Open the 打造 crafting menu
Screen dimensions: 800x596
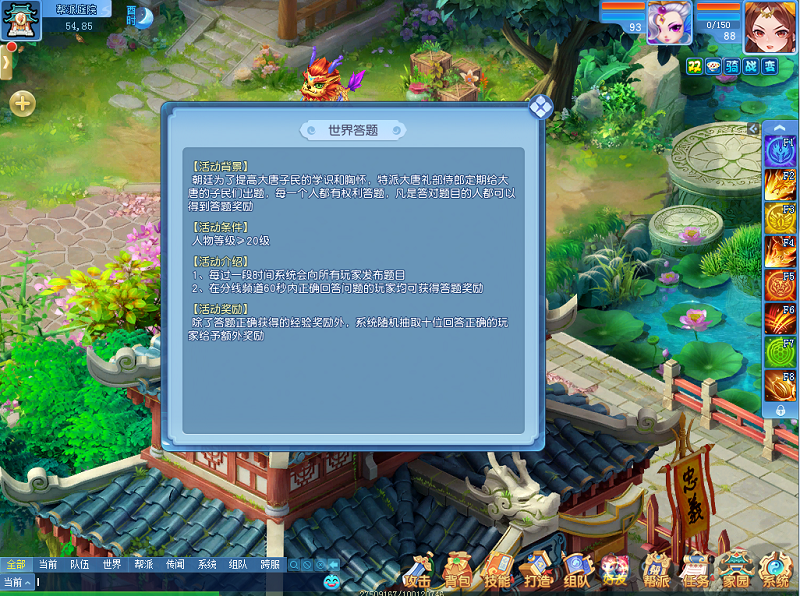pos(537,570)
